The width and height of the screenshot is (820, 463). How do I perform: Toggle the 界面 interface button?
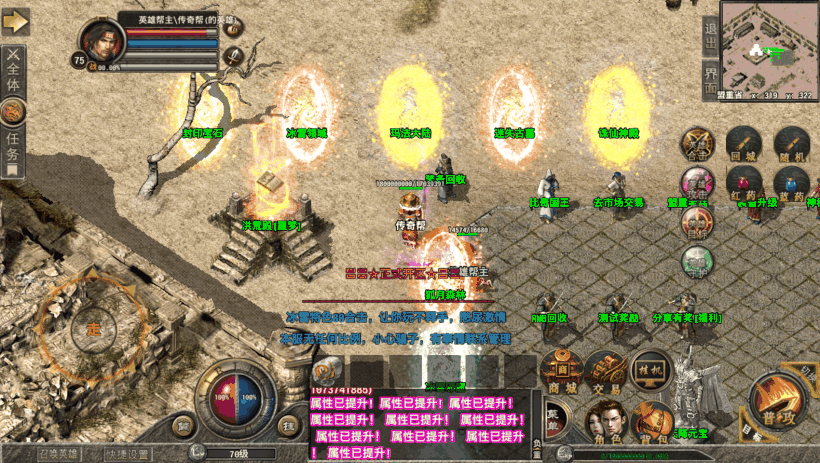click(x=711, y=76)
